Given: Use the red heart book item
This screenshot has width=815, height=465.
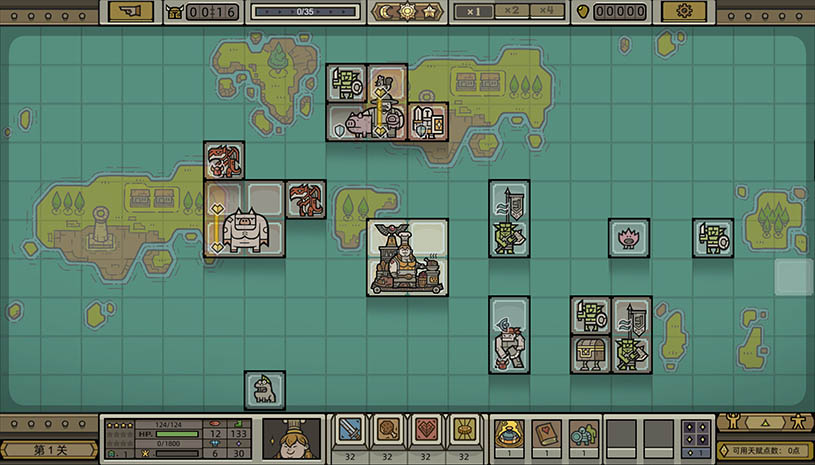Looking at the screenshot, I should 547,433.
